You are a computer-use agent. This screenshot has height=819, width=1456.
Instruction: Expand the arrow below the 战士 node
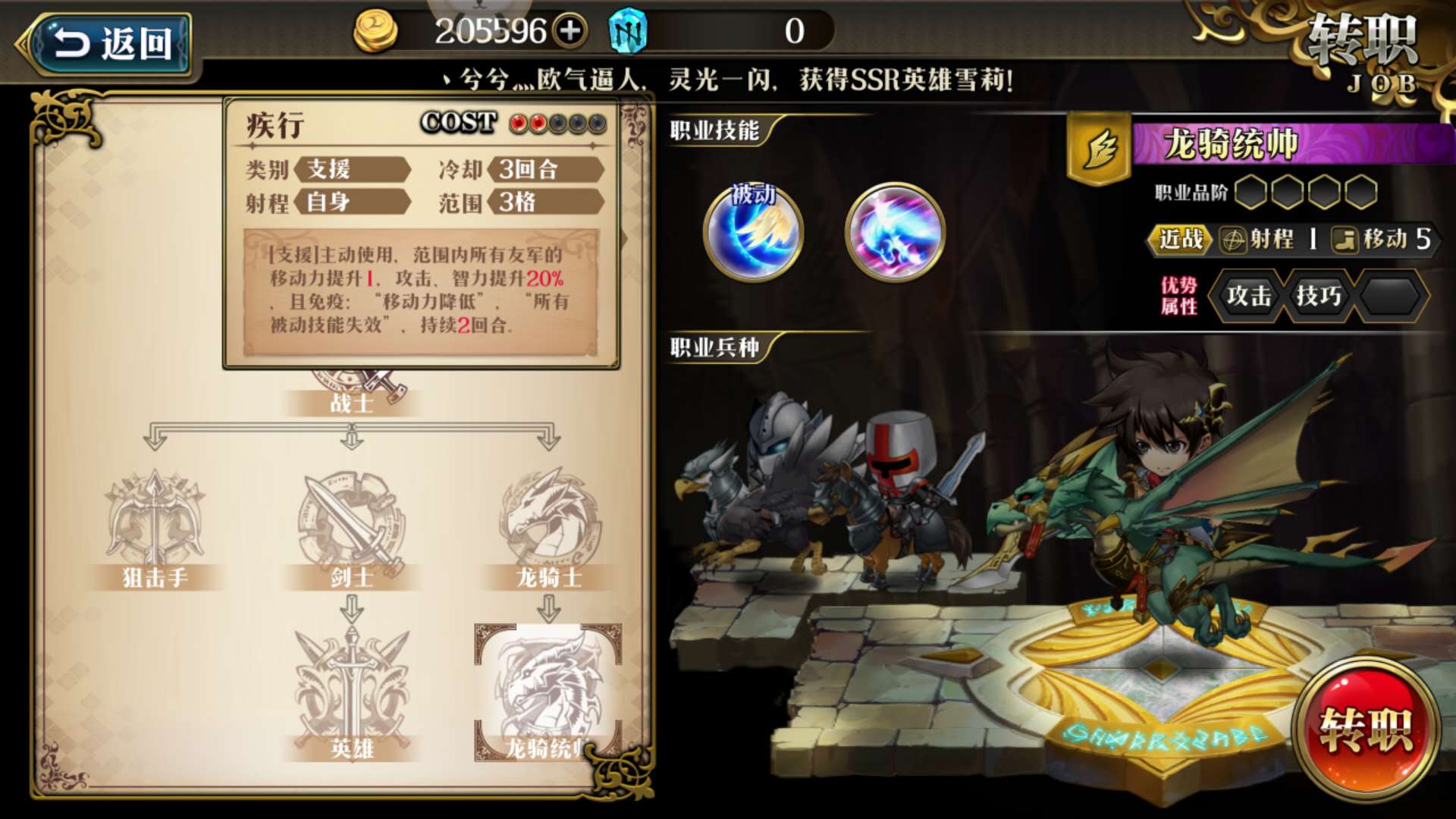pyautogui.click(x=350, y=436)
